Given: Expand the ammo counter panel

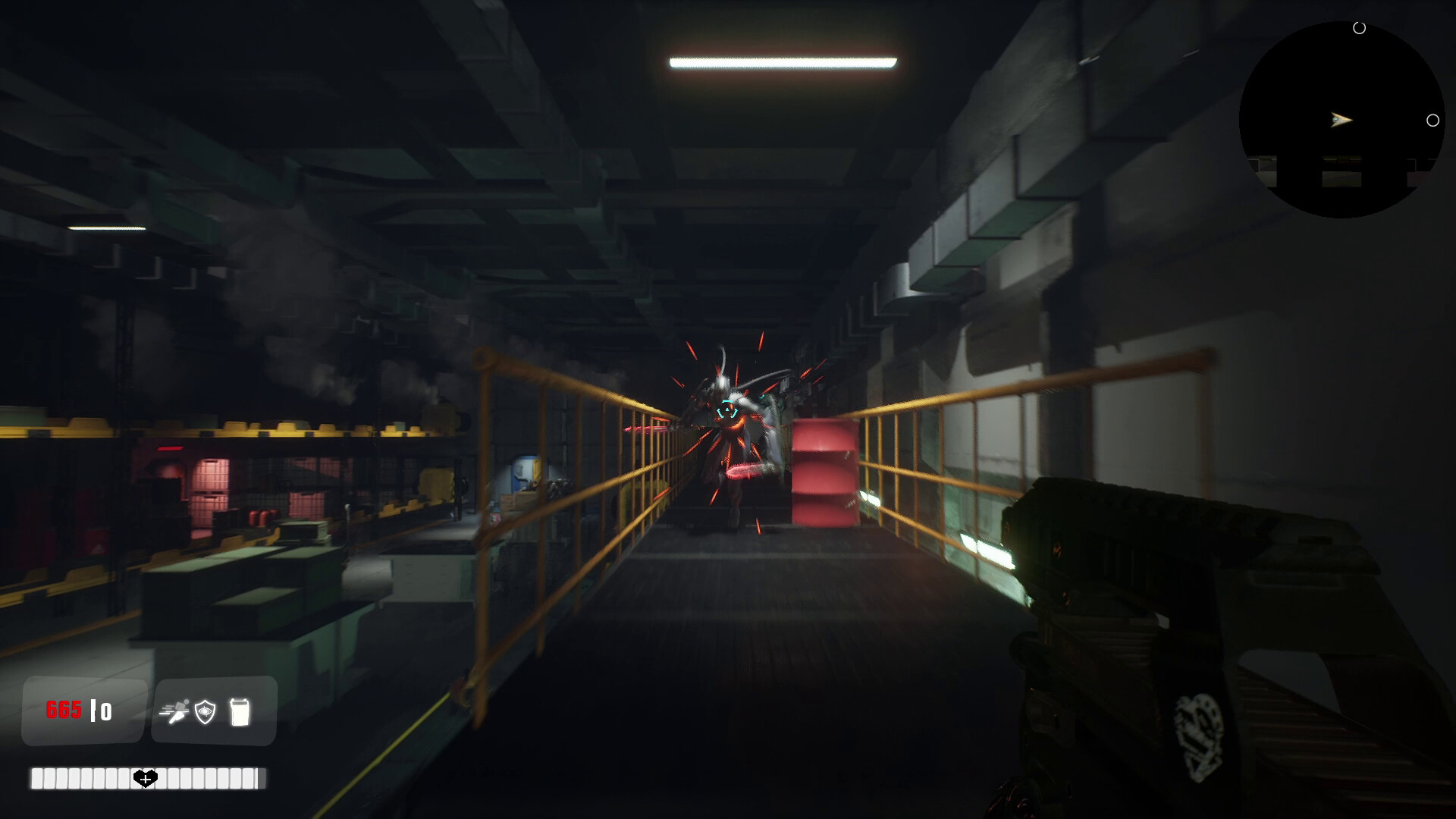Looking at the screenshot, I should point(83,711).
